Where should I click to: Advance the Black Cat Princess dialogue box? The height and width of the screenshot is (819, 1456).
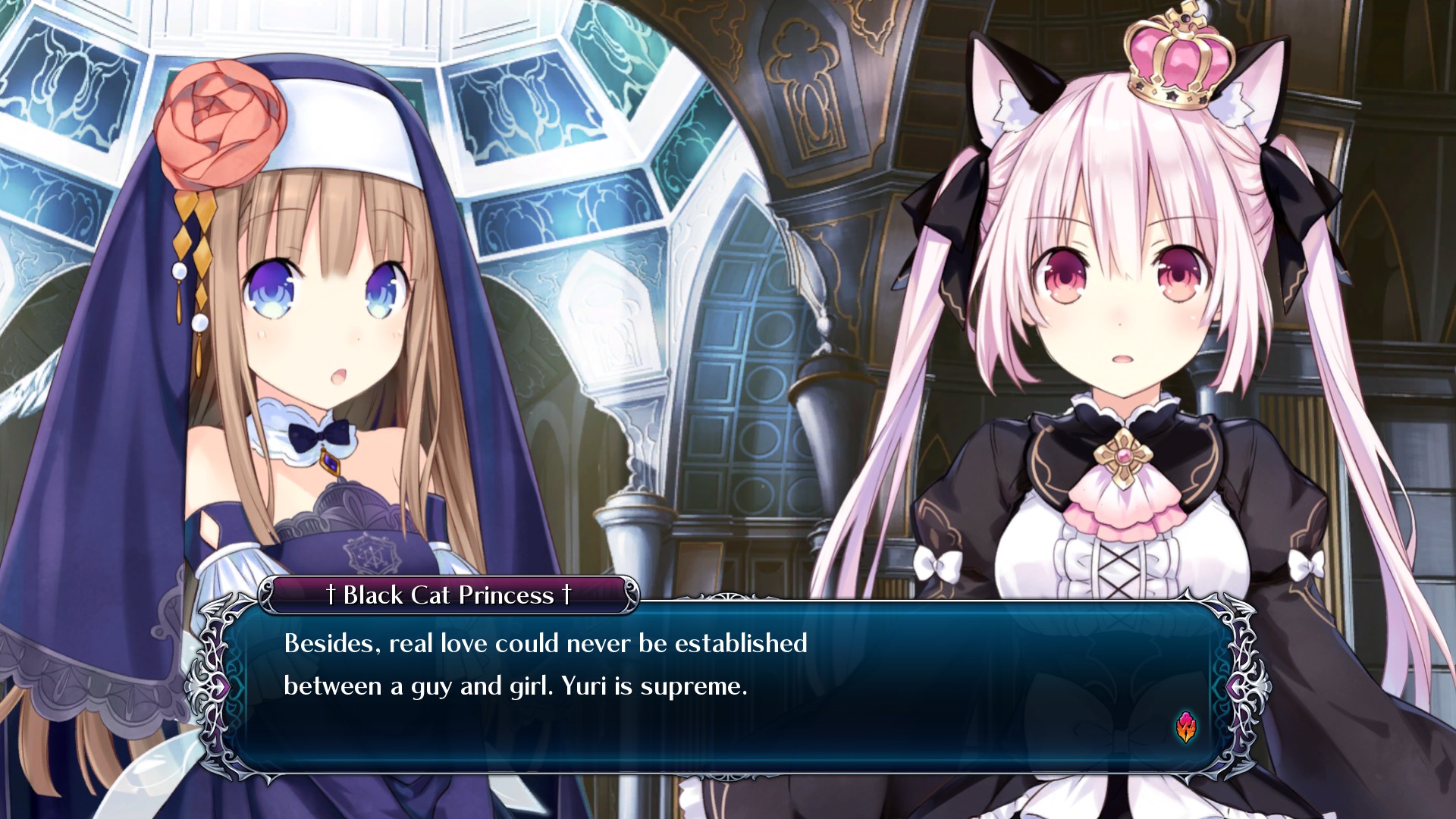click(728, 686)
